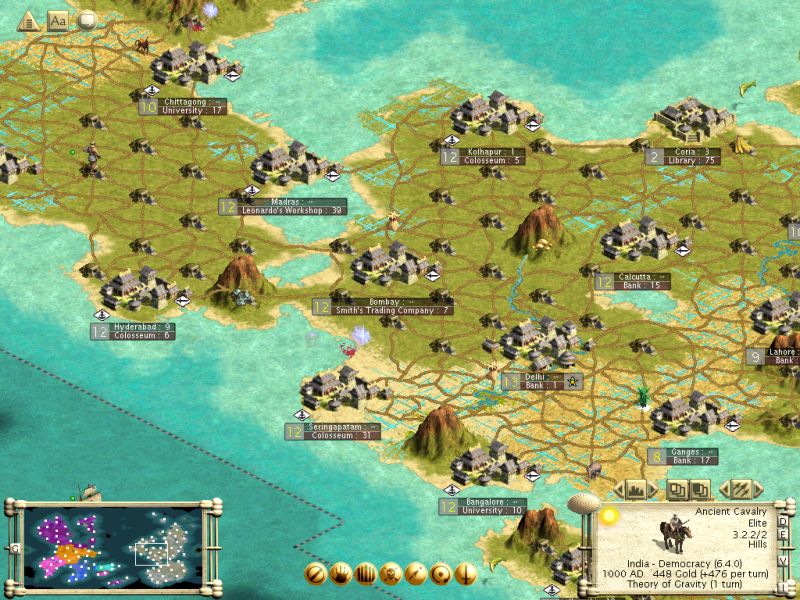The height and width of the screenshot is (600, 800).
Task: Open the main menu triangle button
Action: (x=28, y=20)
